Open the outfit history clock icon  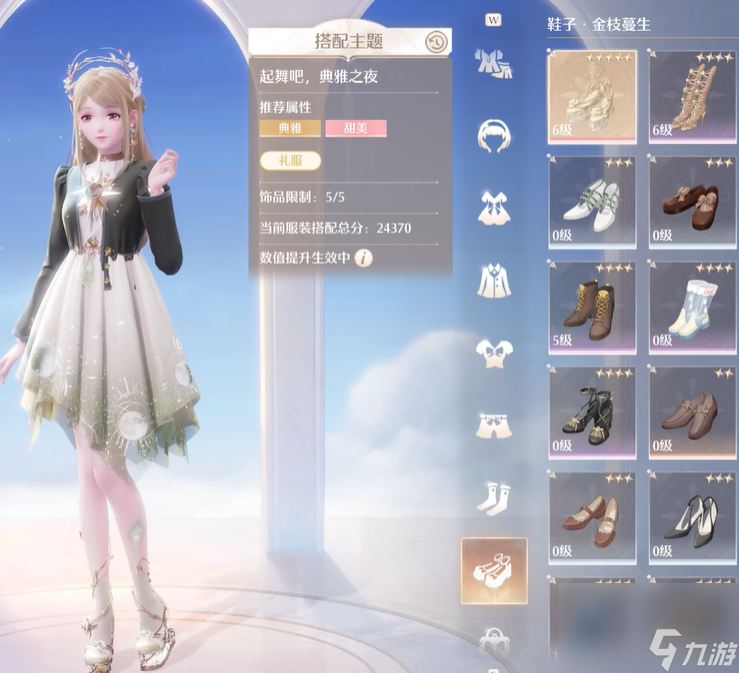click(x=435, y=42)
